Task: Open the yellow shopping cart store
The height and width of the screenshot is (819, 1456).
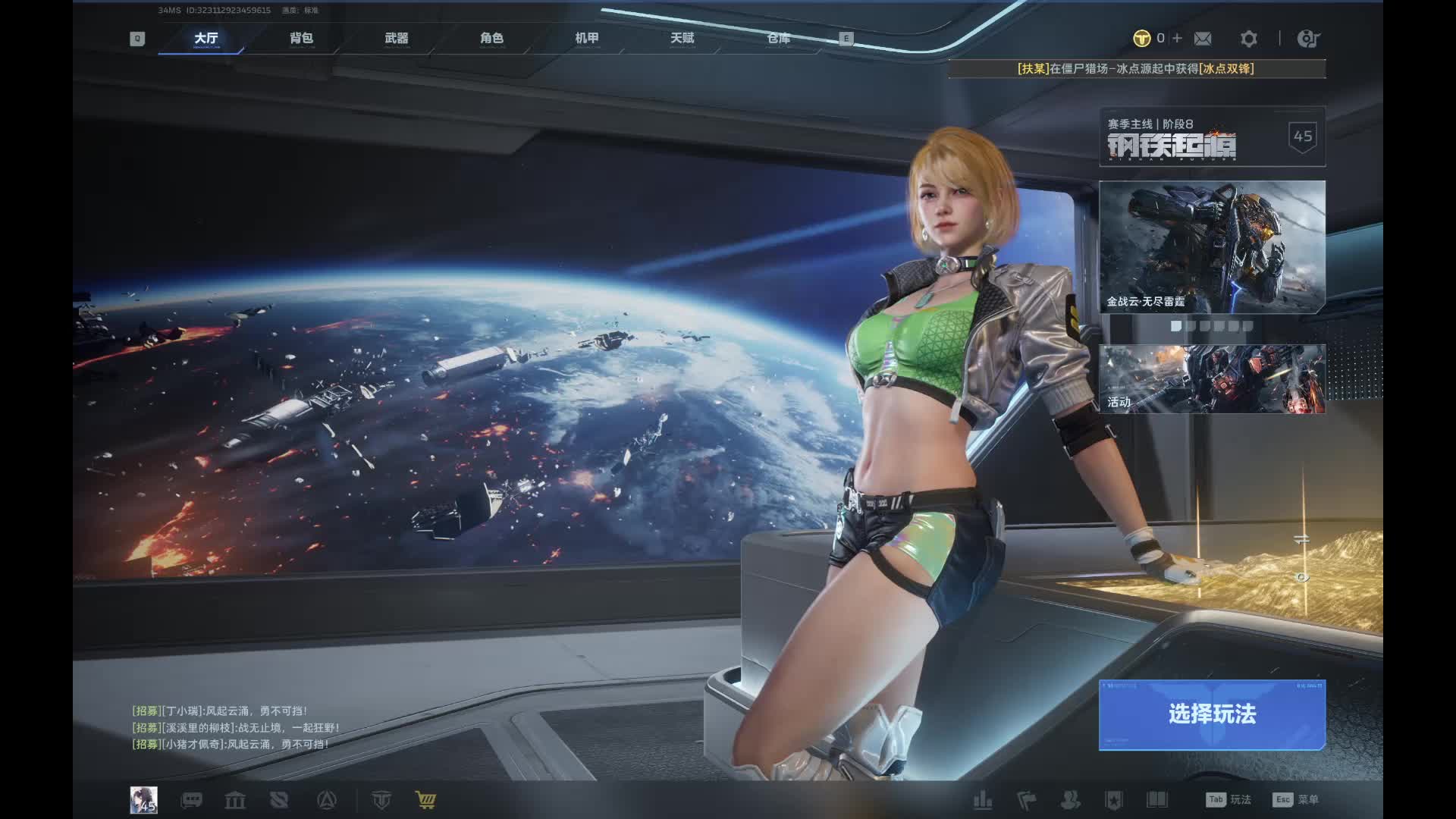Action: point(425,800)
